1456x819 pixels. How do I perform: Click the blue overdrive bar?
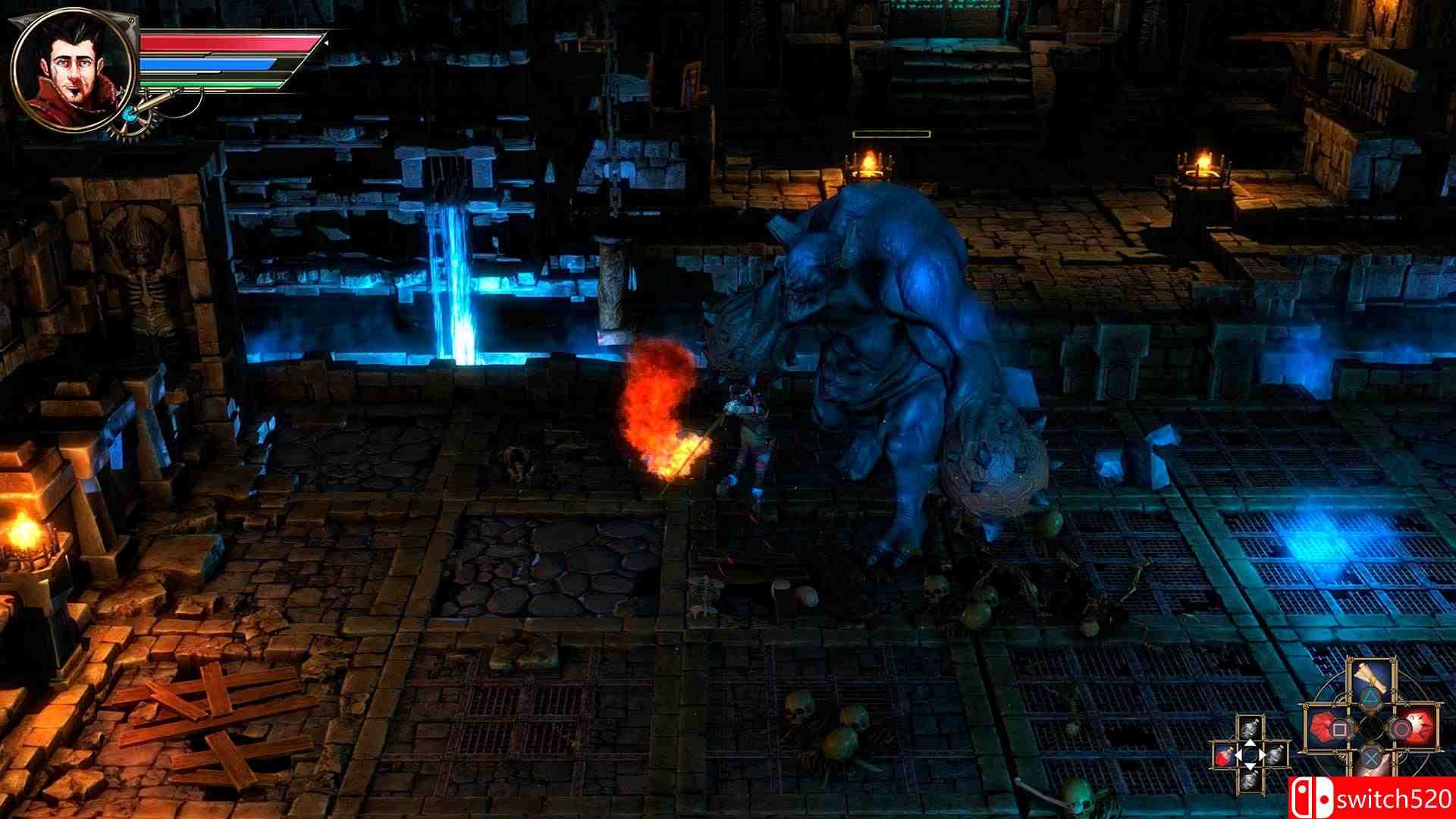pyautogui.click(x=207, y=64)
